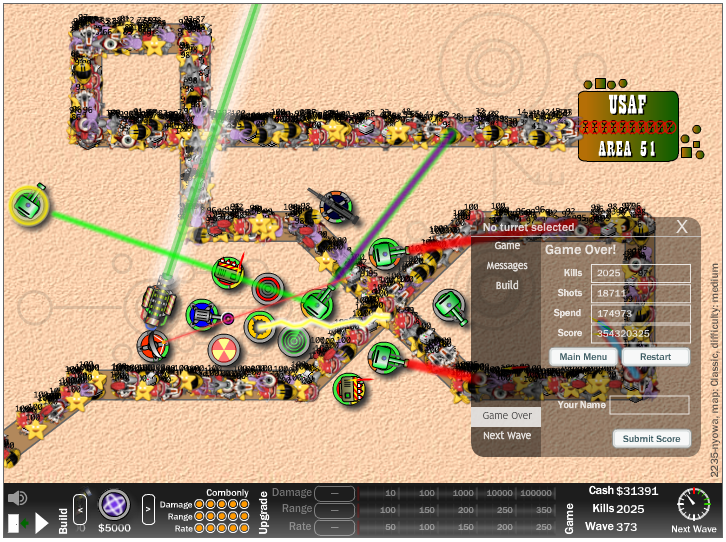Choose the Next Wave panel entry
This screenshot has width=726, height=542.
tap(507, 436)
